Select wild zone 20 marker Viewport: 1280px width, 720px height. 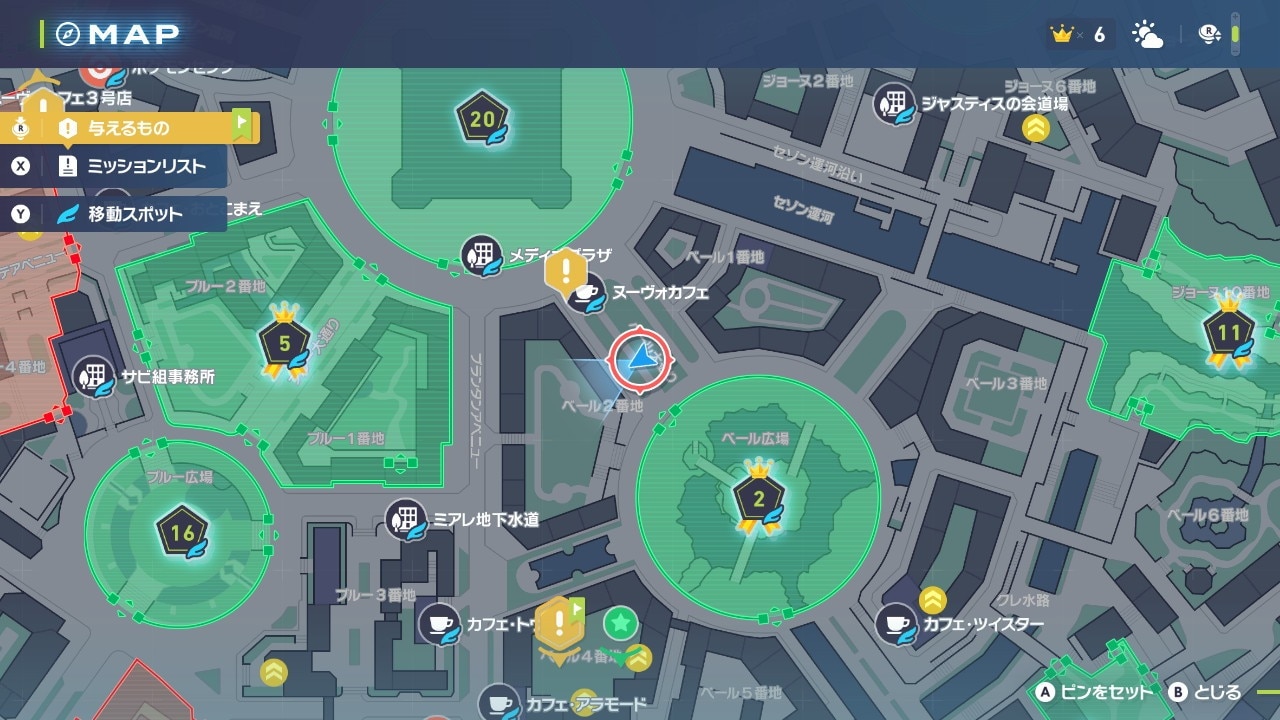(483, 121)
